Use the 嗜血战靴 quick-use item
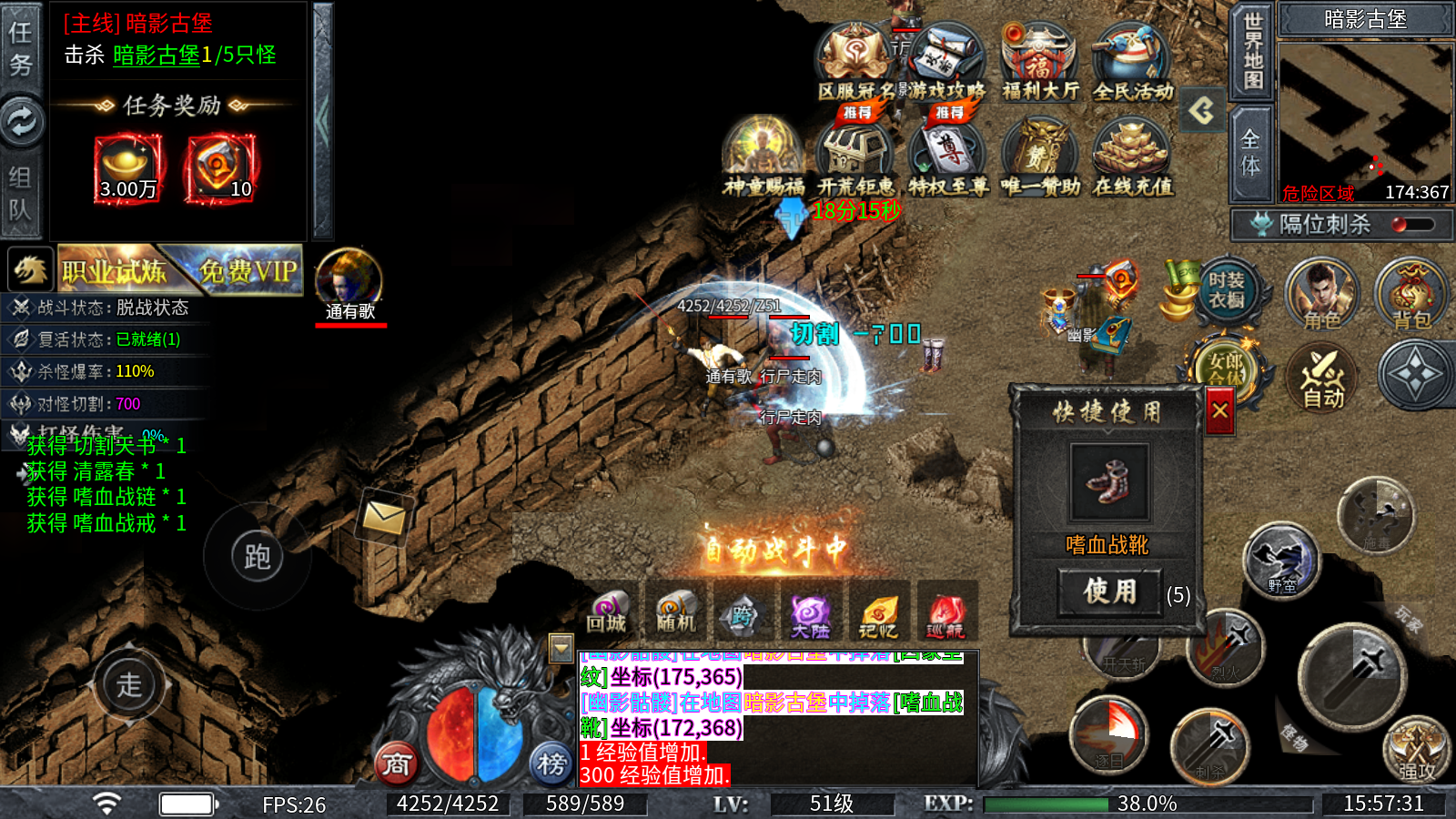1456x819 pixels. tap(1109, 591)
